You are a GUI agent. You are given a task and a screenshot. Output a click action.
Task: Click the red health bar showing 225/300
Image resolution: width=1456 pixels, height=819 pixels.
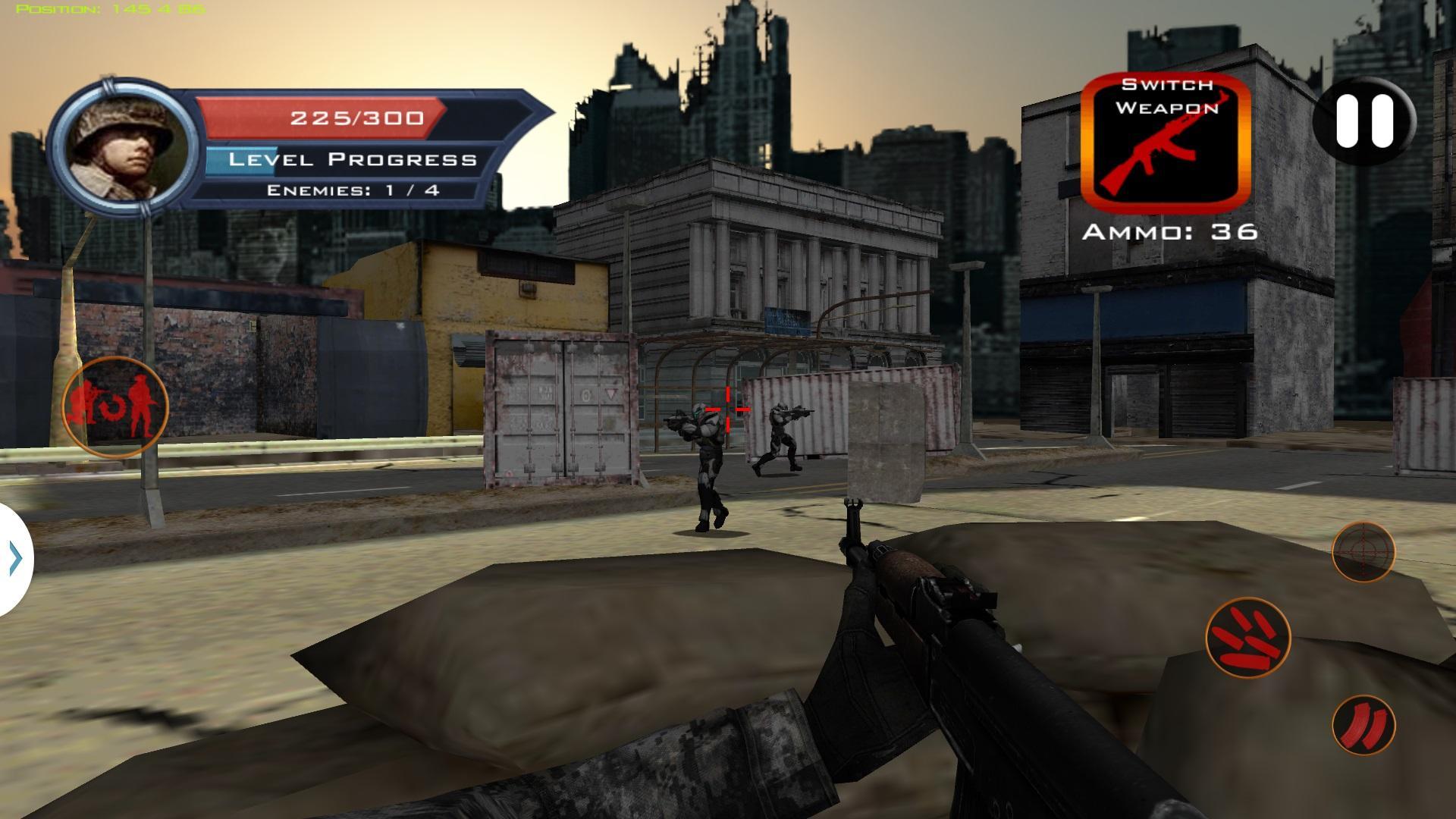tap(353, 118)
